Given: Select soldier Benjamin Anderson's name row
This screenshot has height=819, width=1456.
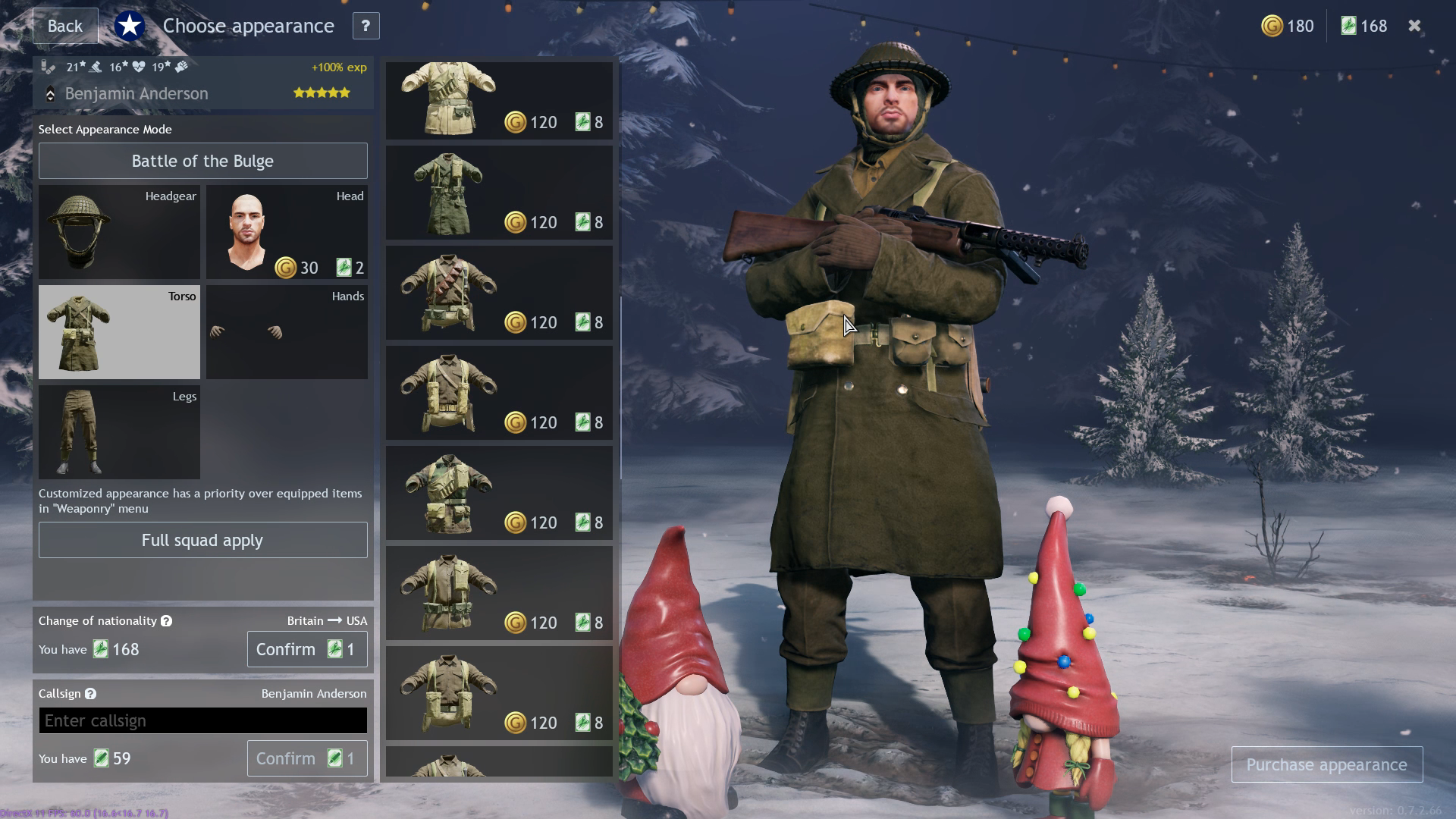Looking at the screenshot, I should [136, 94].
